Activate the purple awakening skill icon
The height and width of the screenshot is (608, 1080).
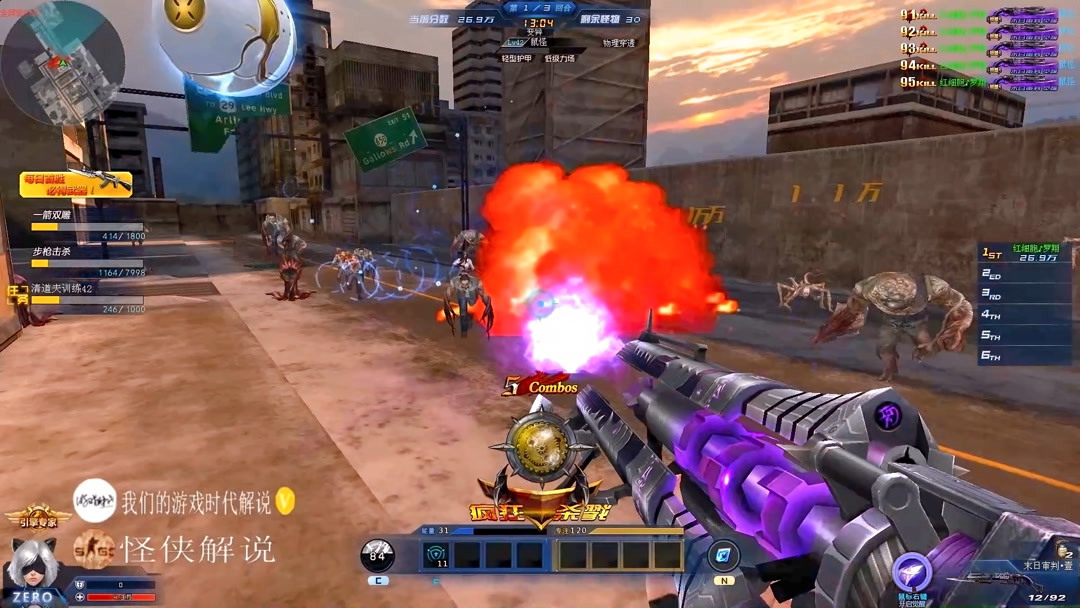tap(912, 573)
